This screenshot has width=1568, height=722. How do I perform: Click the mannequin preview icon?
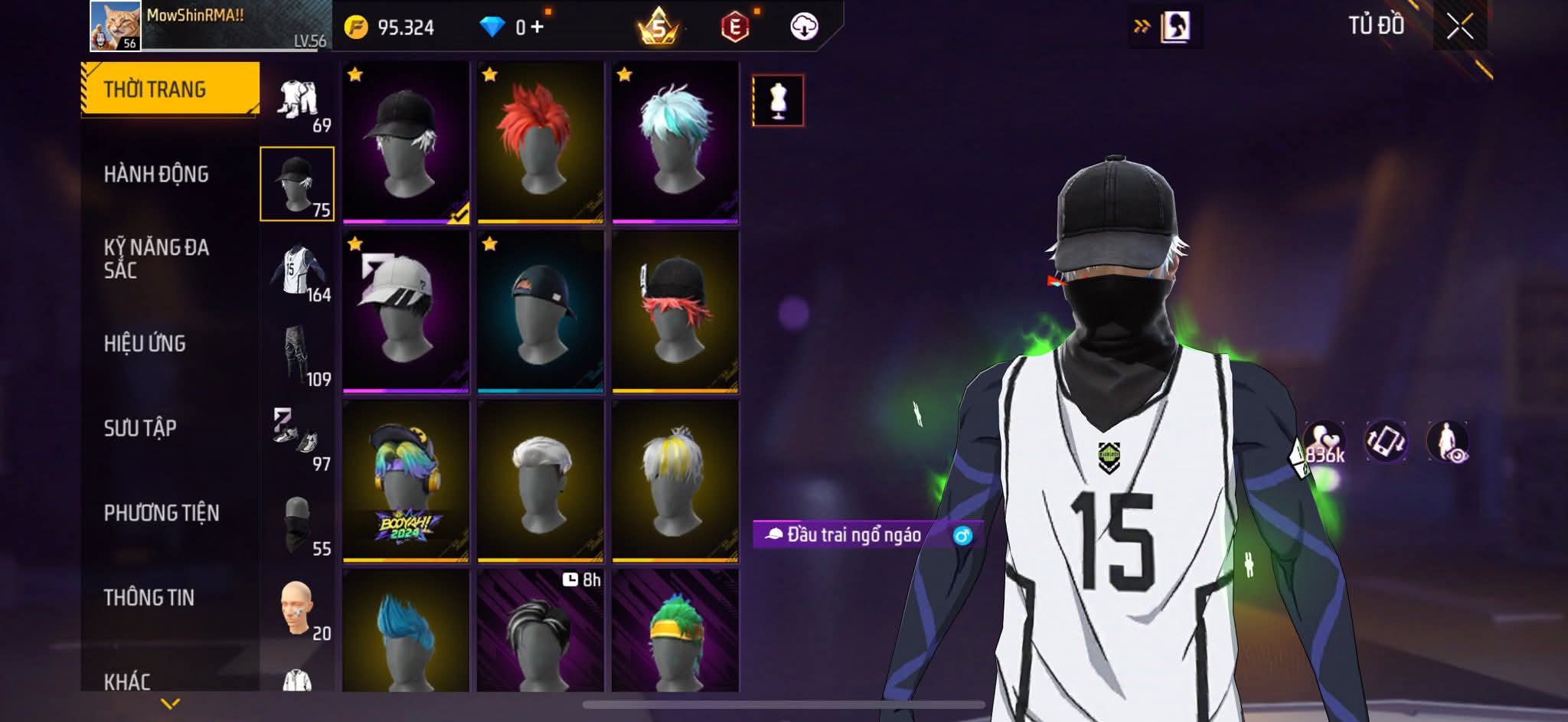pyautogui.click(x=778, y=100)
